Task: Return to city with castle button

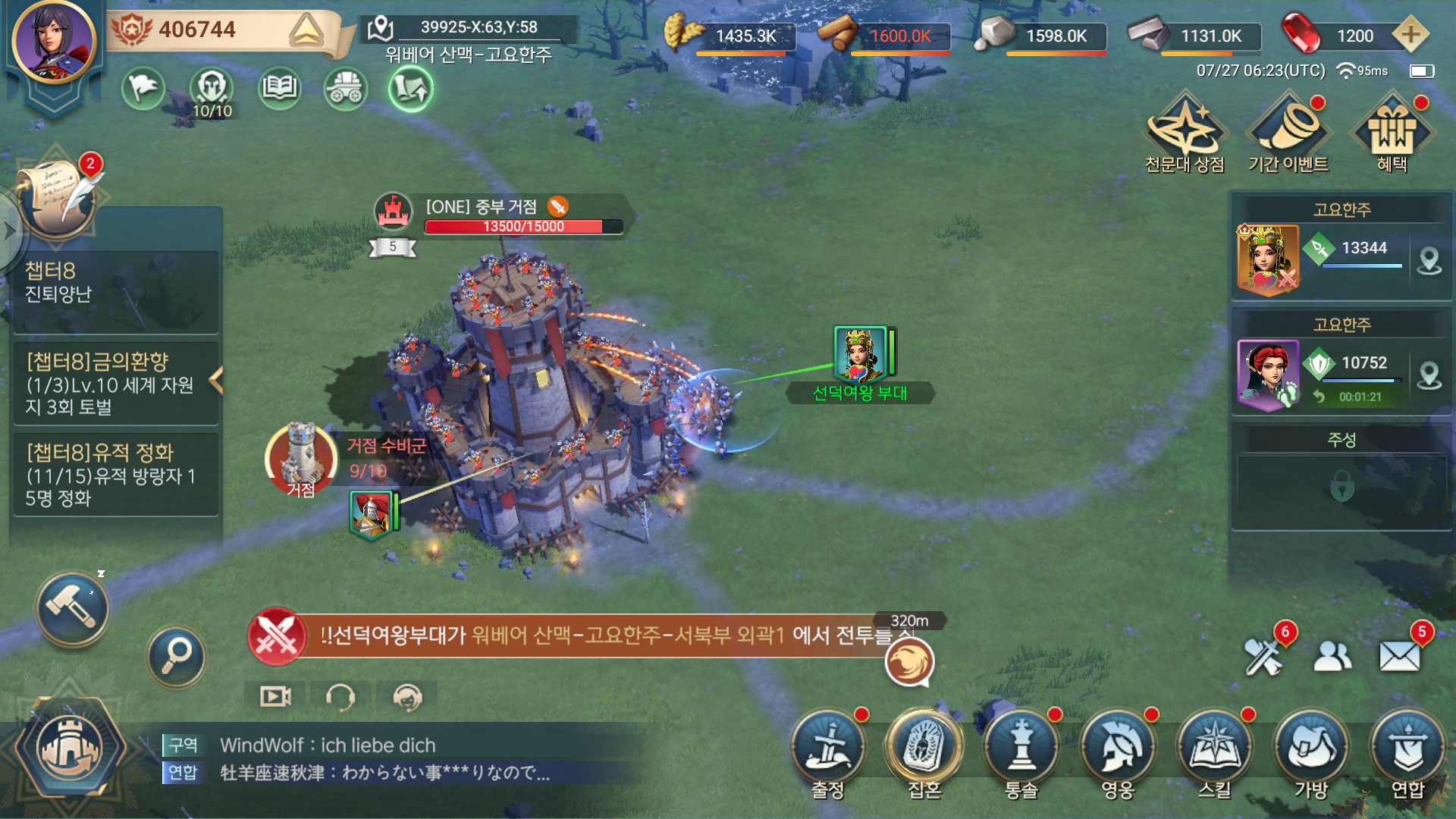Action: 70,749
